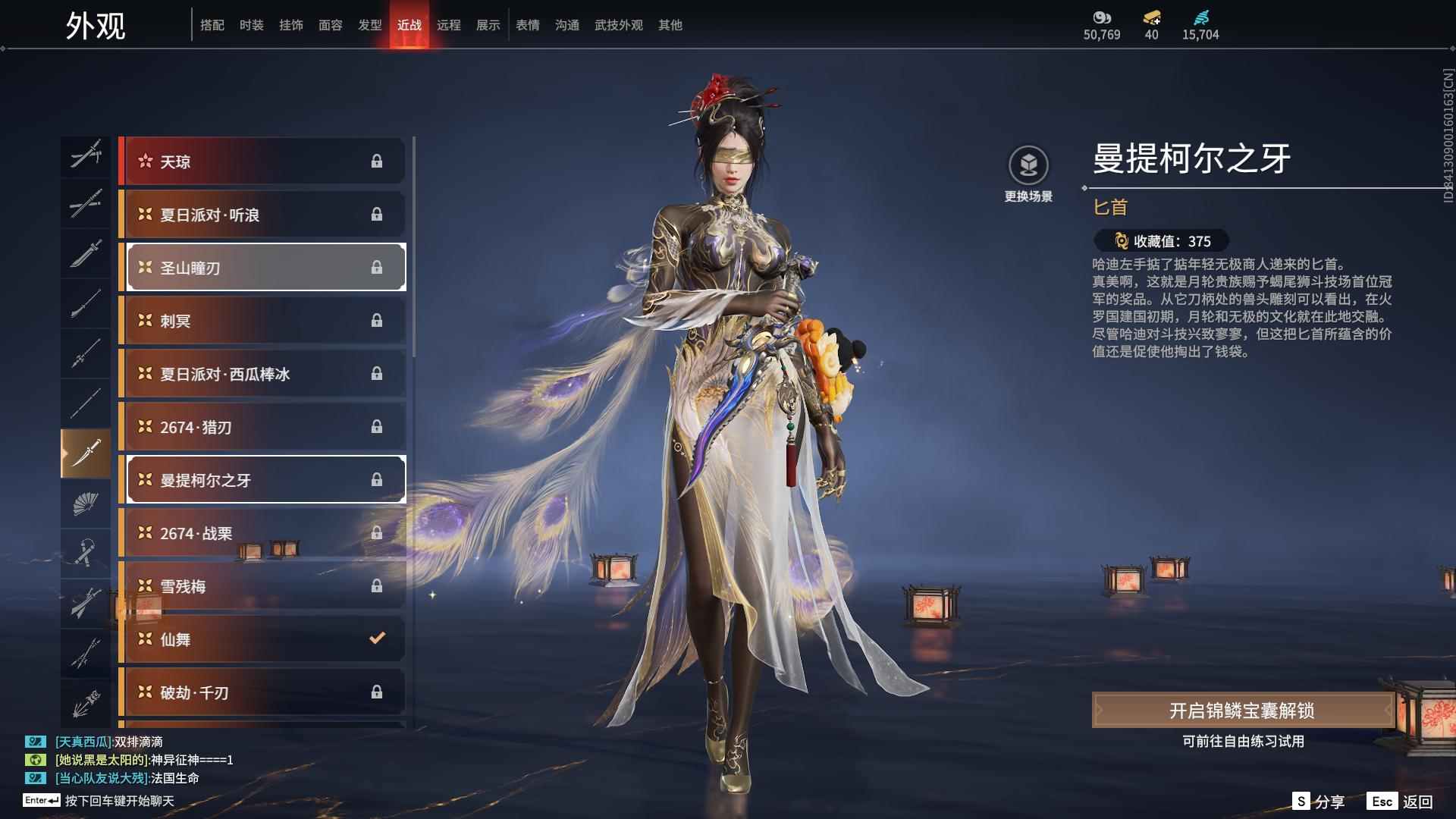
Task: Open the 时装 menu tab
Action: [x=252, y=24]
